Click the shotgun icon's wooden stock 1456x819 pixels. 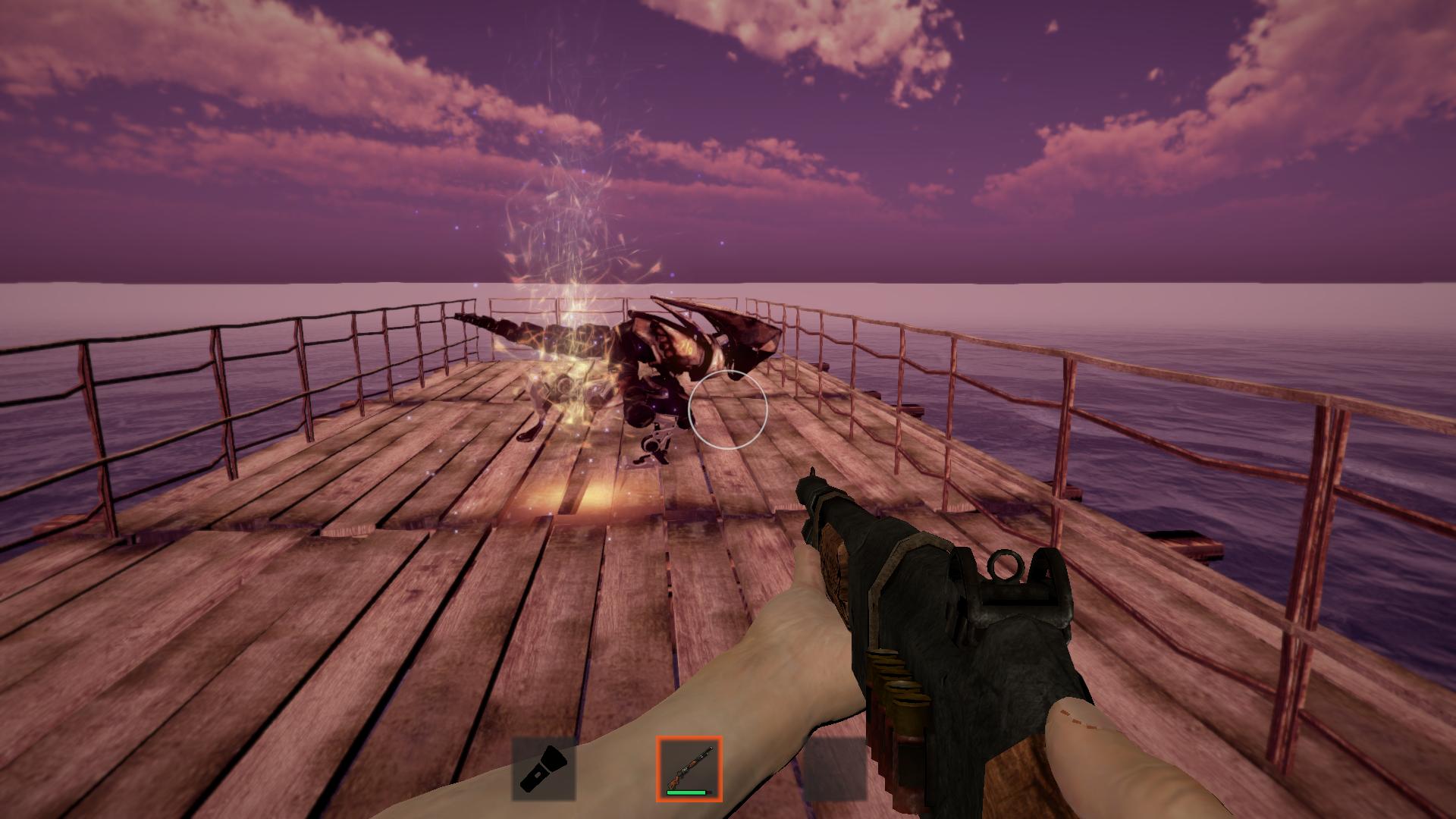tap(672, 783)
